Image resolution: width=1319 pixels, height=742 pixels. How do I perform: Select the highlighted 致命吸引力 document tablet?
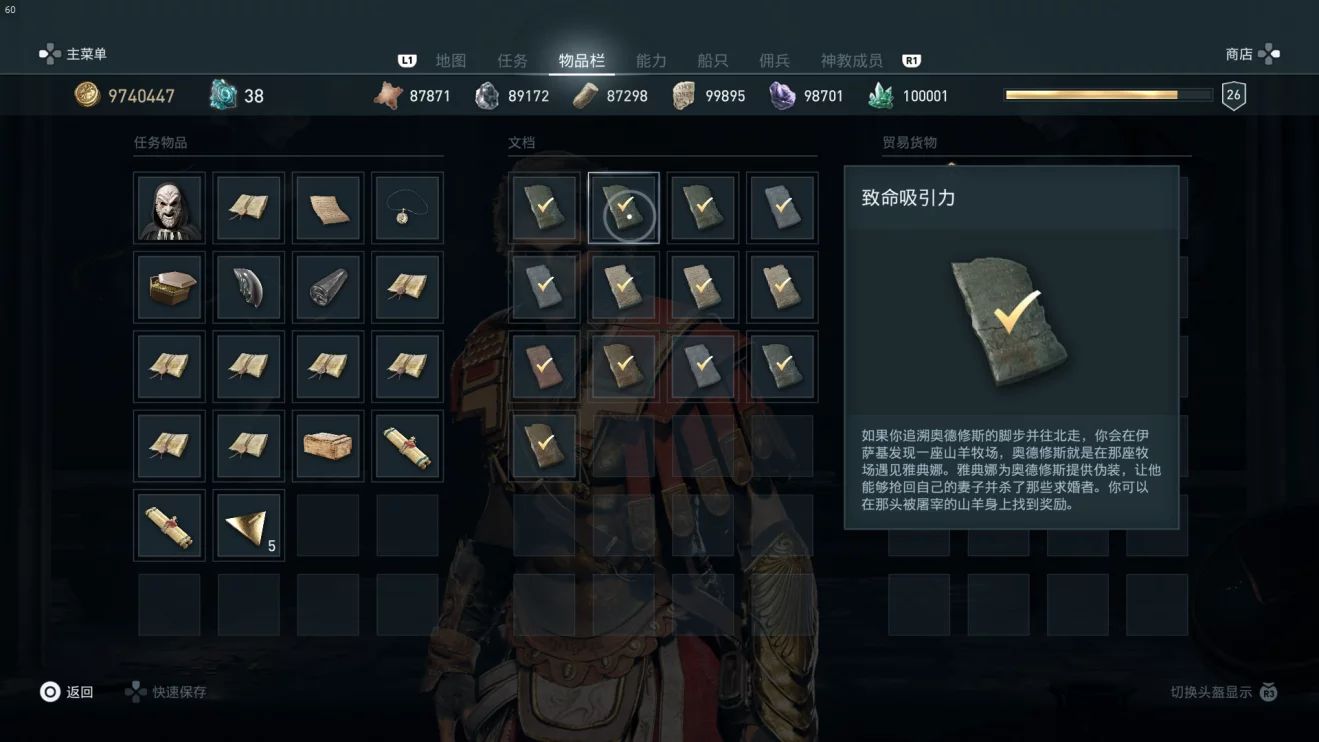[623, 208]
